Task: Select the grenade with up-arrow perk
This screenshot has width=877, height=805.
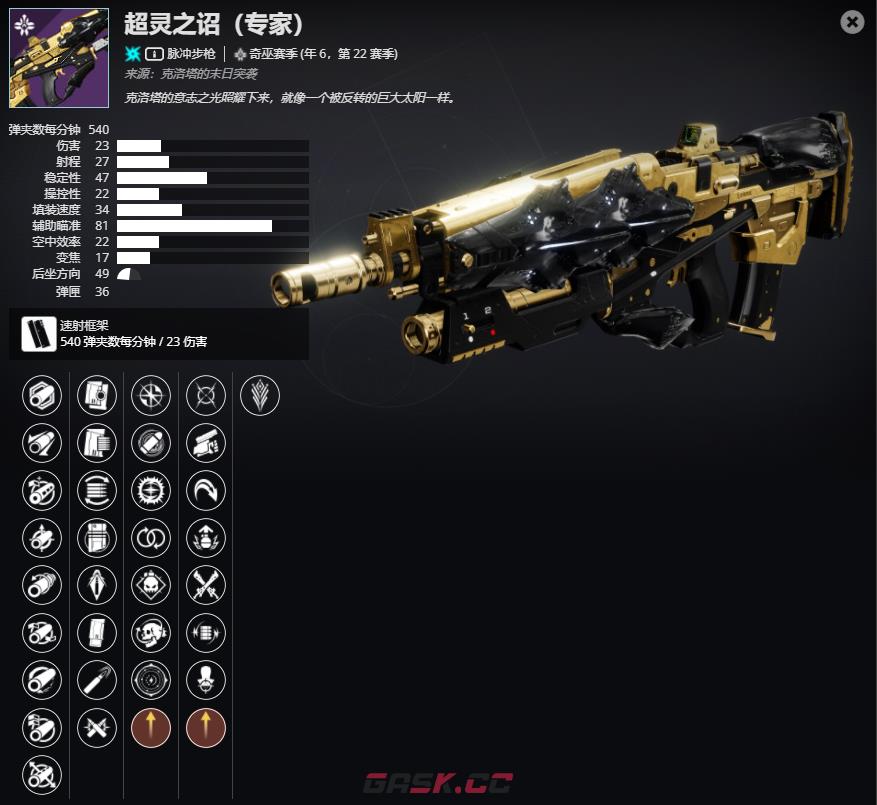Action: 206,538
